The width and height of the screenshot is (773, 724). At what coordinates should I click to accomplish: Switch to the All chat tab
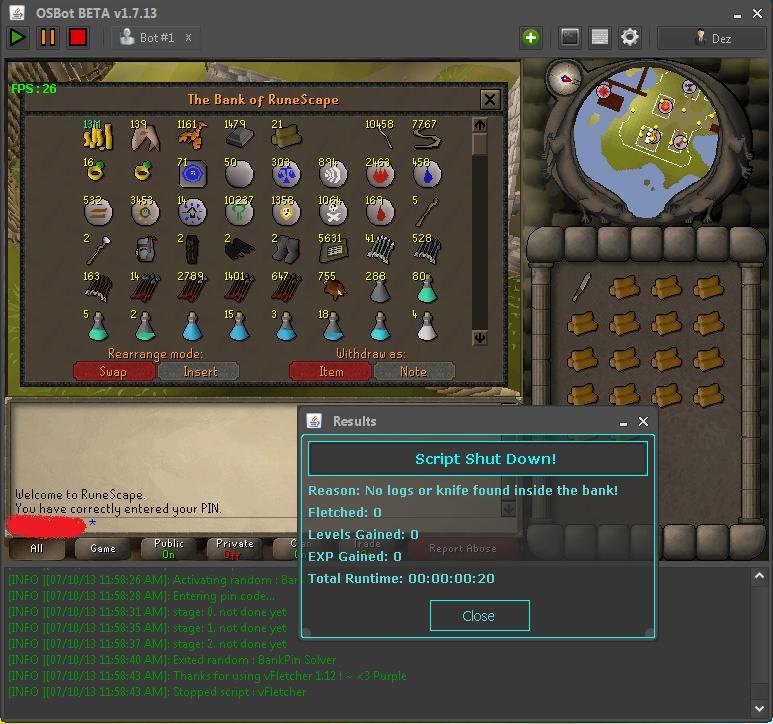[37, 548]
